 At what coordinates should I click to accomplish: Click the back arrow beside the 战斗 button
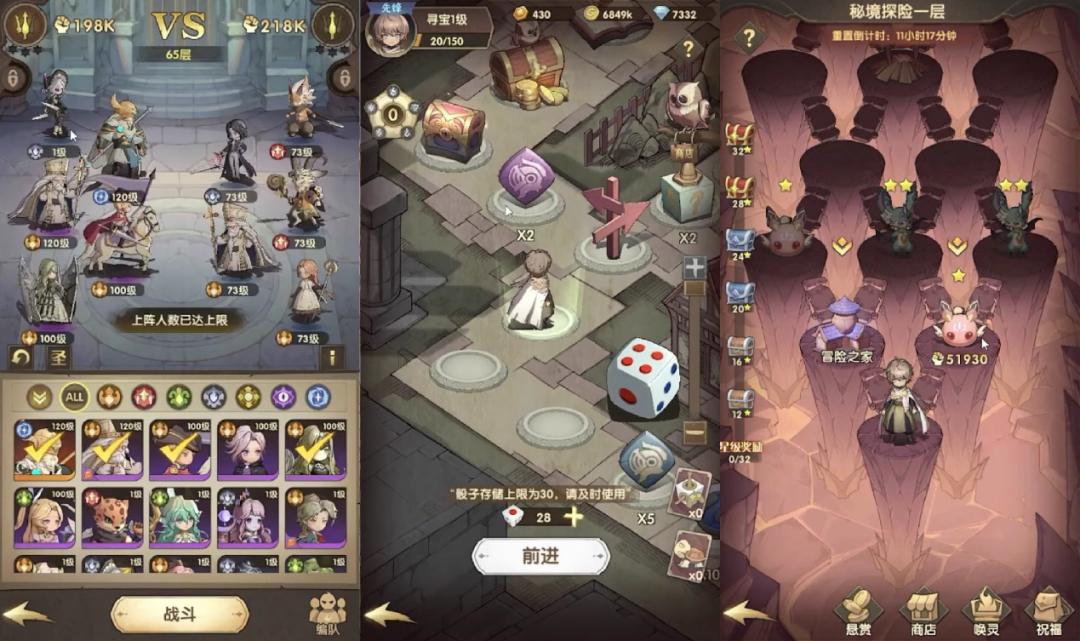point(27,612)
